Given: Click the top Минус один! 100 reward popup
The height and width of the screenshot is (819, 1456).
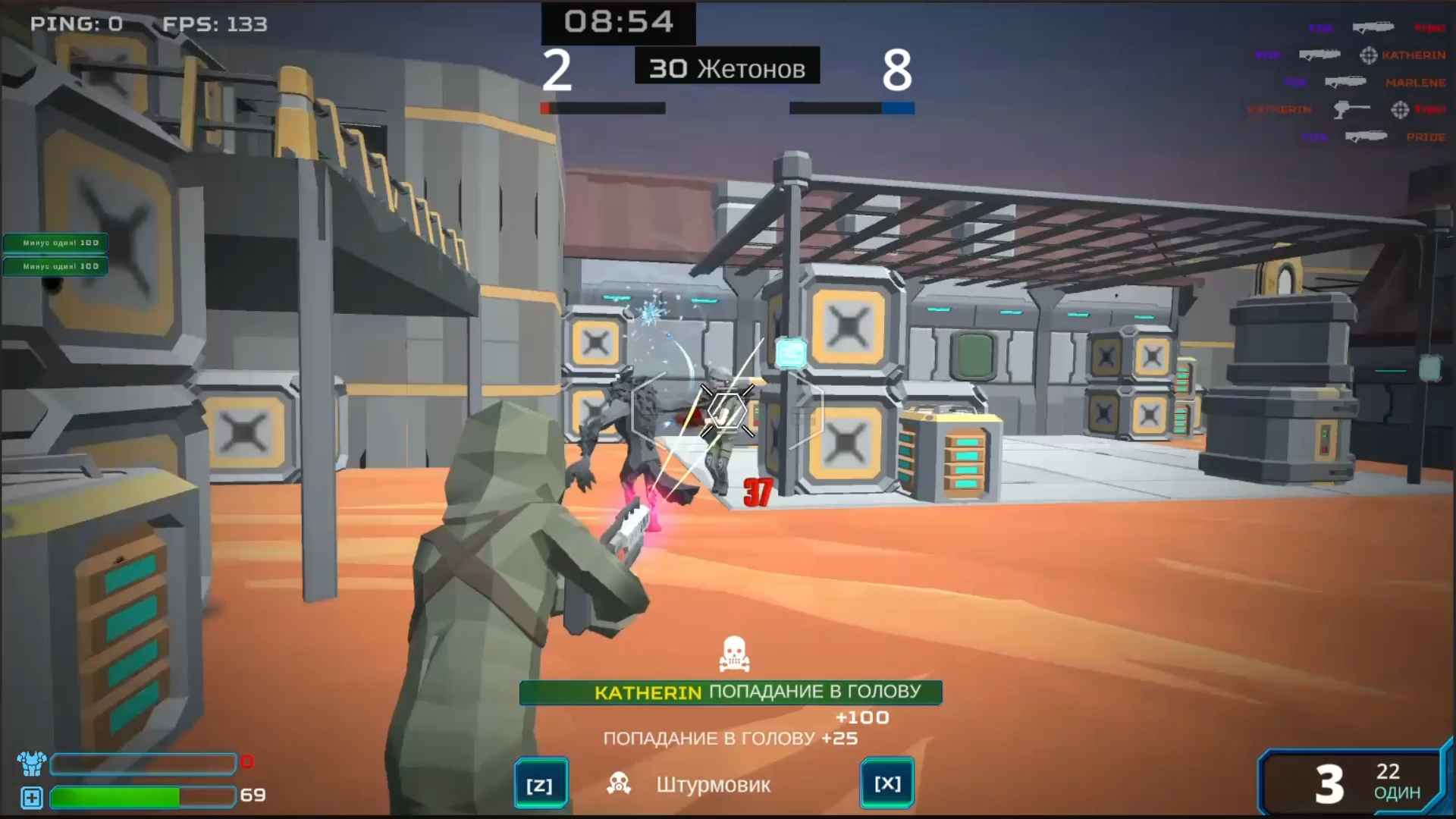Looking at the screenshot, I should [55, 243].
